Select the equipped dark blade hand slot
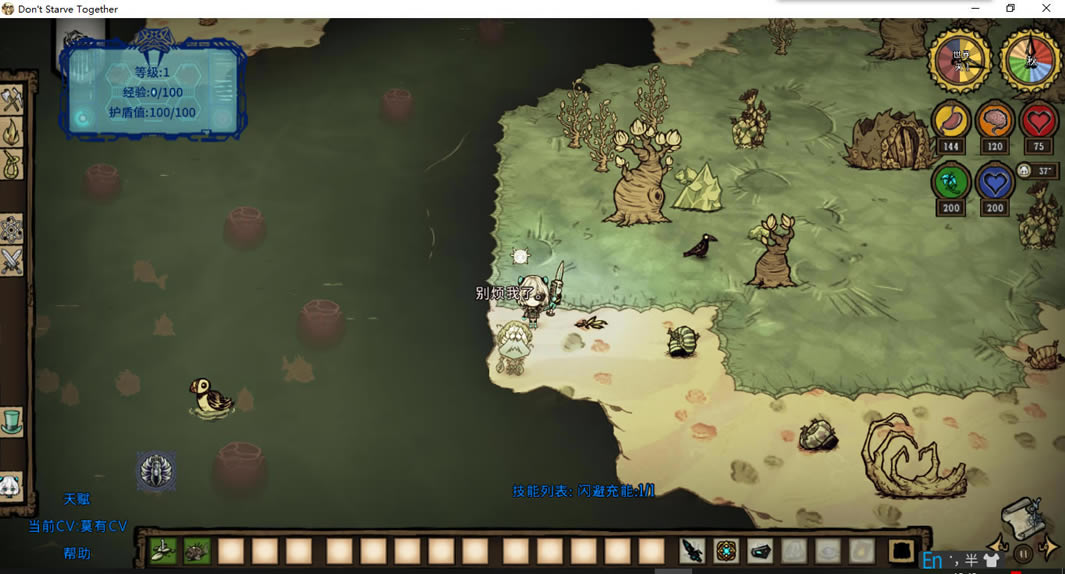Image resolution: width=1065 pixels, height=574 pixels. 693,551
